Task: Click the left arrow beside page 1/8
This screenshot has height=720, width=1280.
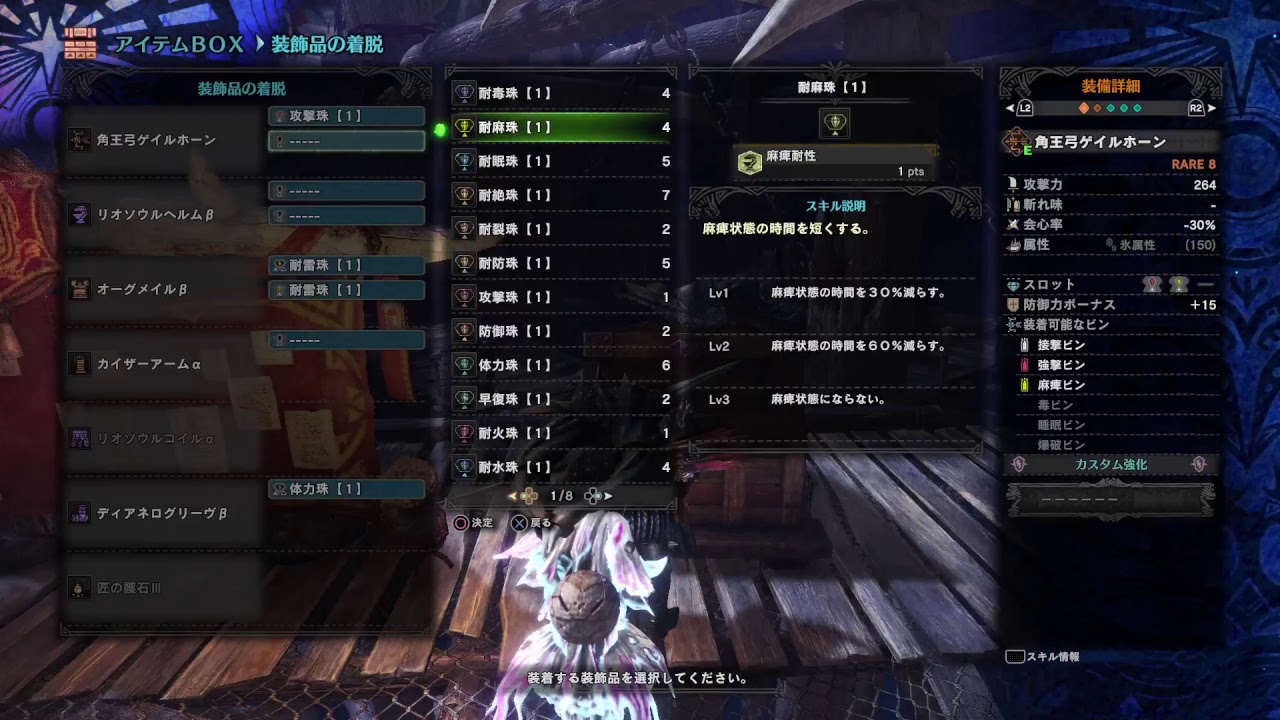Action: 512,496
